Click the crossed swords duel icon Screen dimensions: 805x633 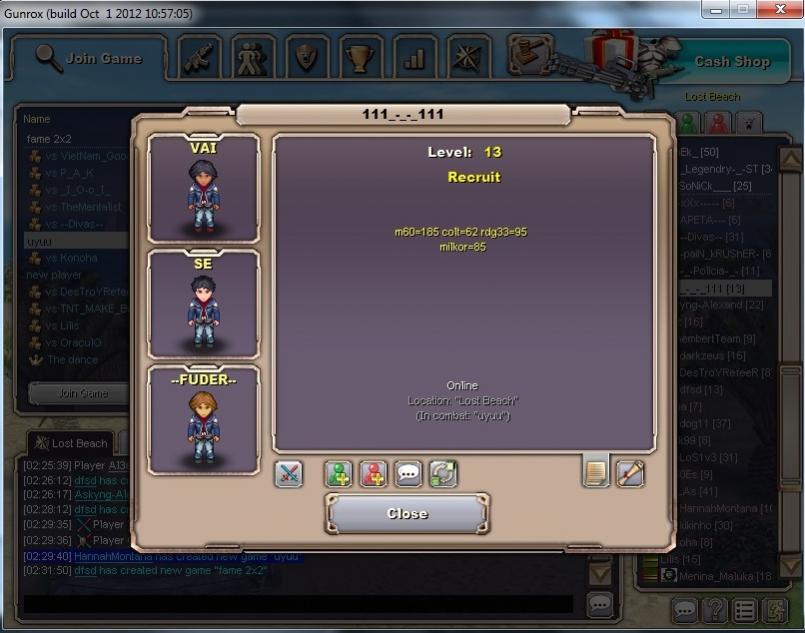[x=289, y=474]
